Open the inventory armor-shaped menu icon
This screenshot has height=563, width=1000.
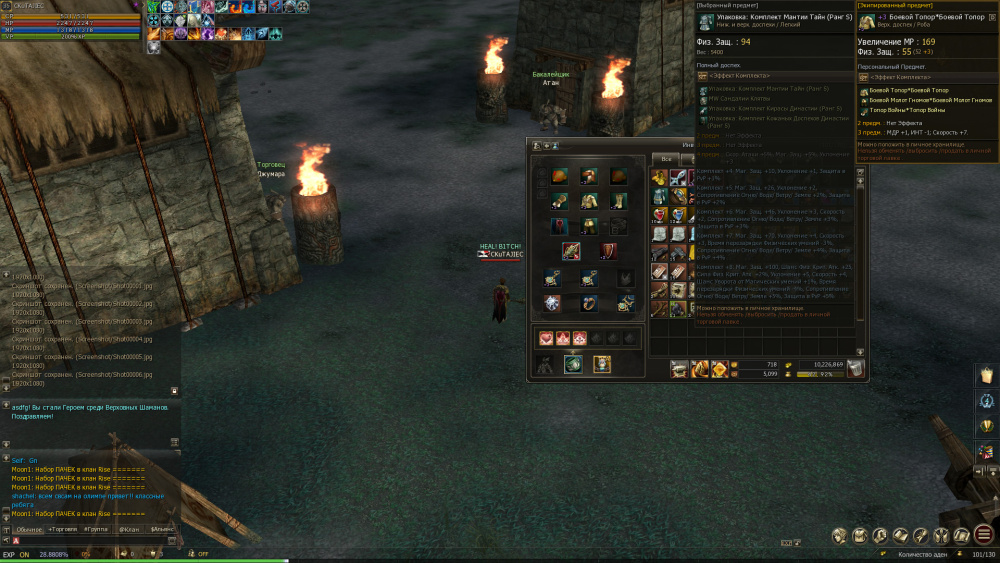pyautogui.click(x=858, y=535)
